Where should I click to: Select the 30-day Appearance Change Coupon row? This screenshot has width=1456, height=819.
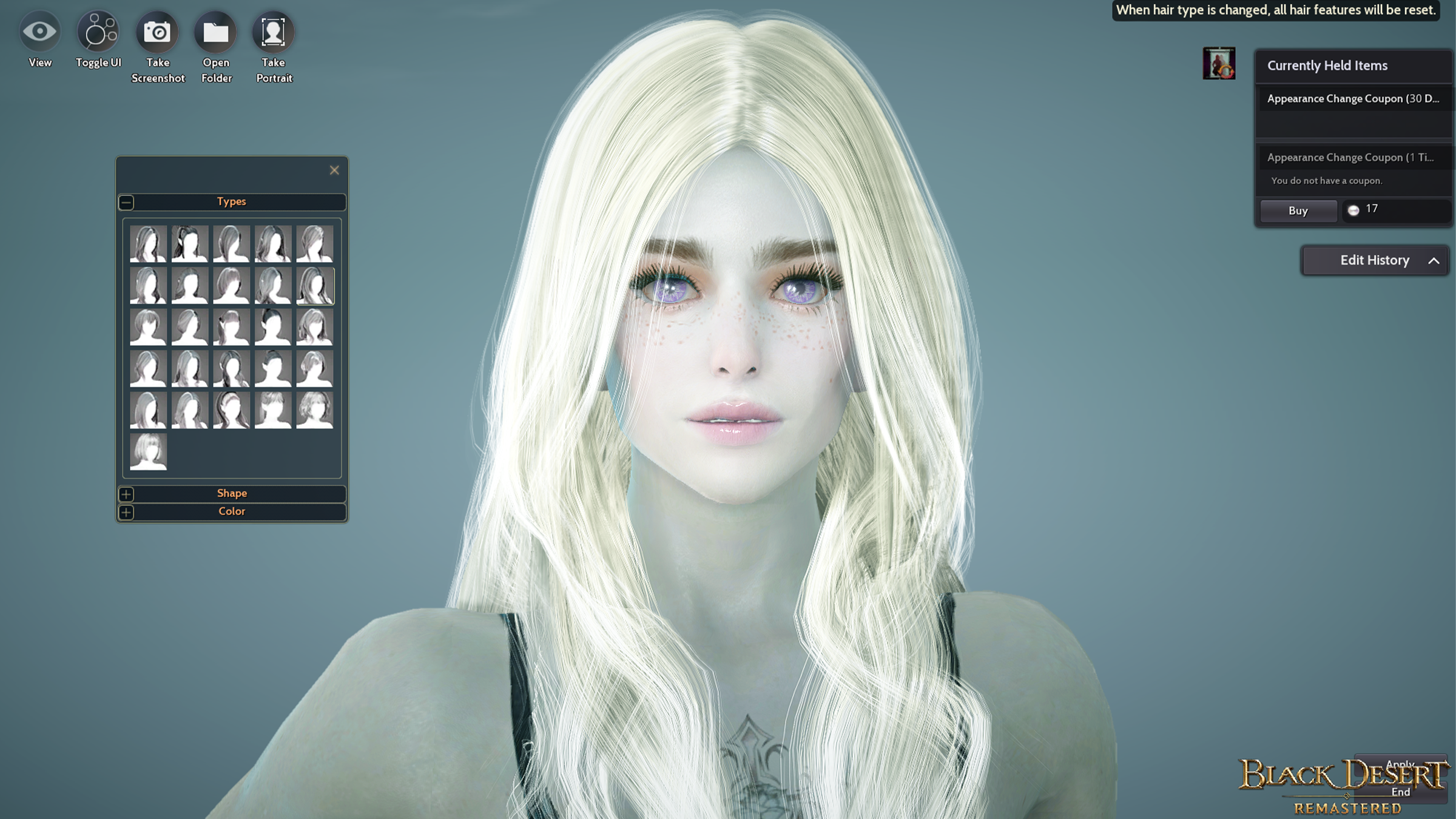tap(1353, 99)
